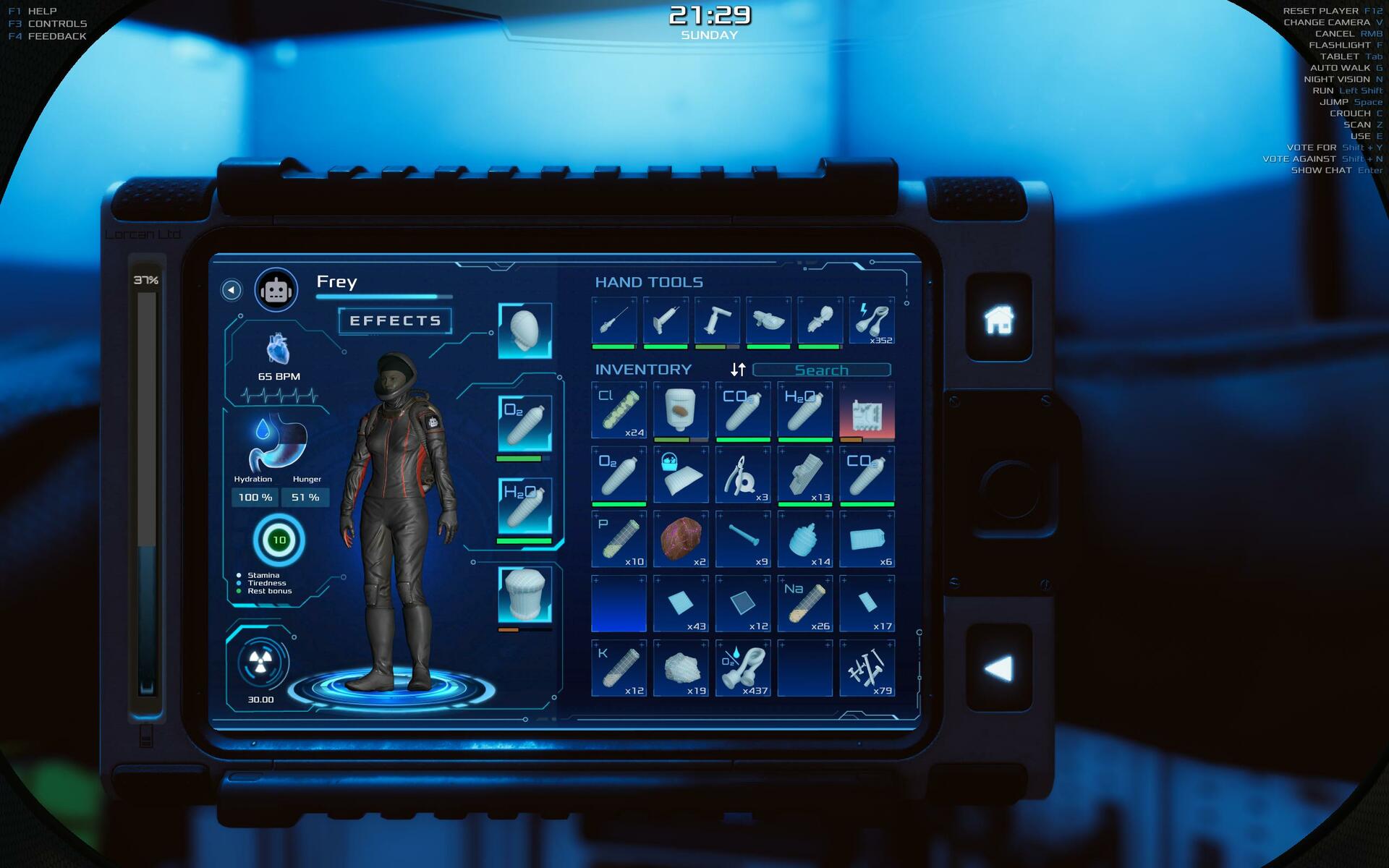The height and width of the screenshot is (868, 1389).
Task: Select the equipped O2 tank slot
Action: [524, 424]
